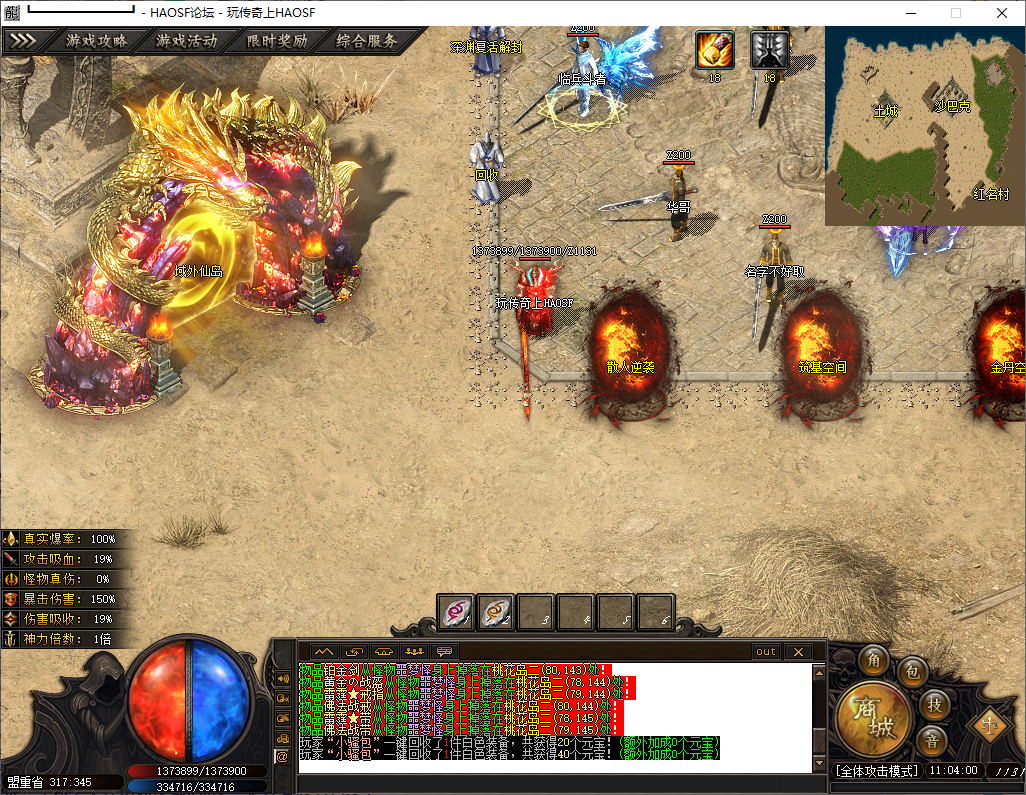Close the chat panel with X
1026x795 pixels.
click(797, 652)
